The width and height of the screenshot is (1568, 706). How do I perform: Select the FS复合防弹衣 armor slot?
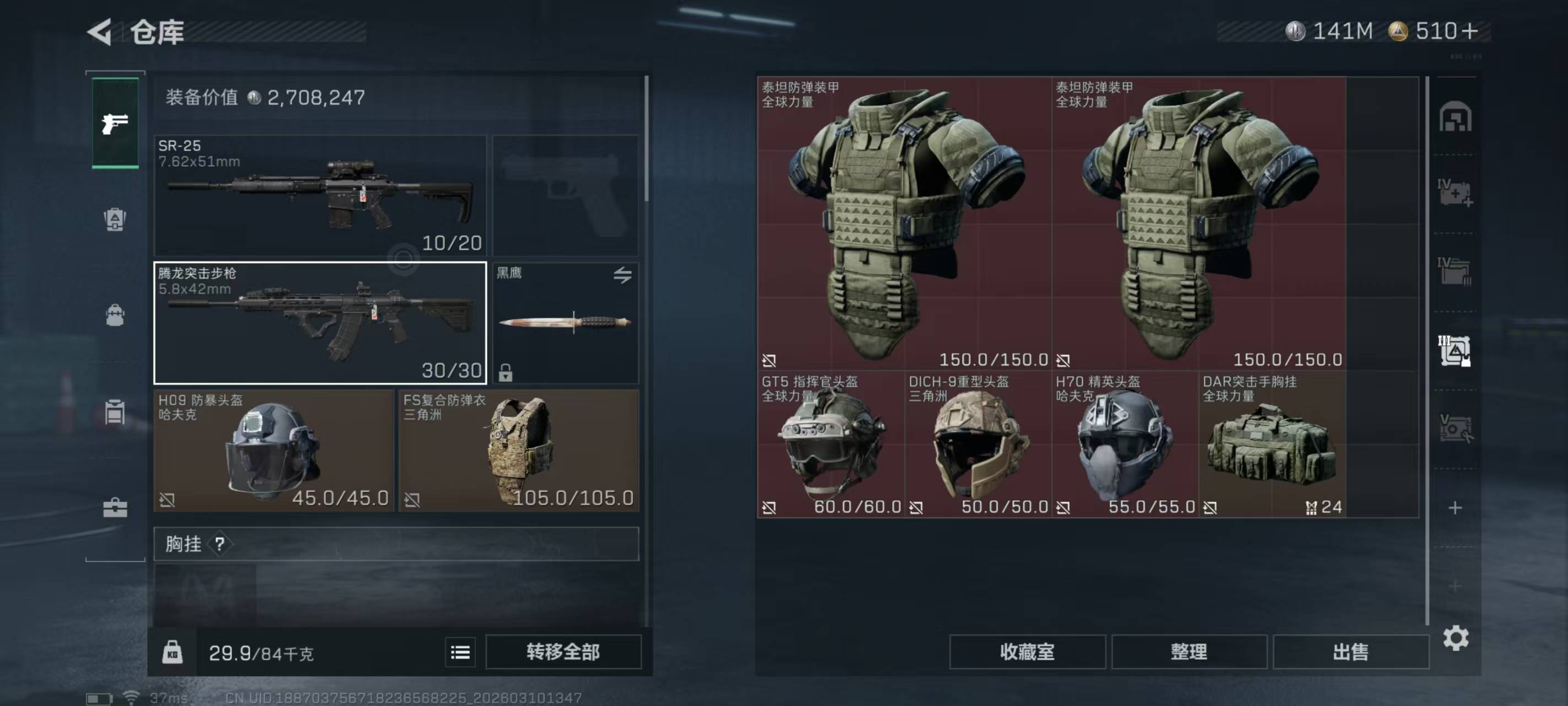[x=519, y=451]
